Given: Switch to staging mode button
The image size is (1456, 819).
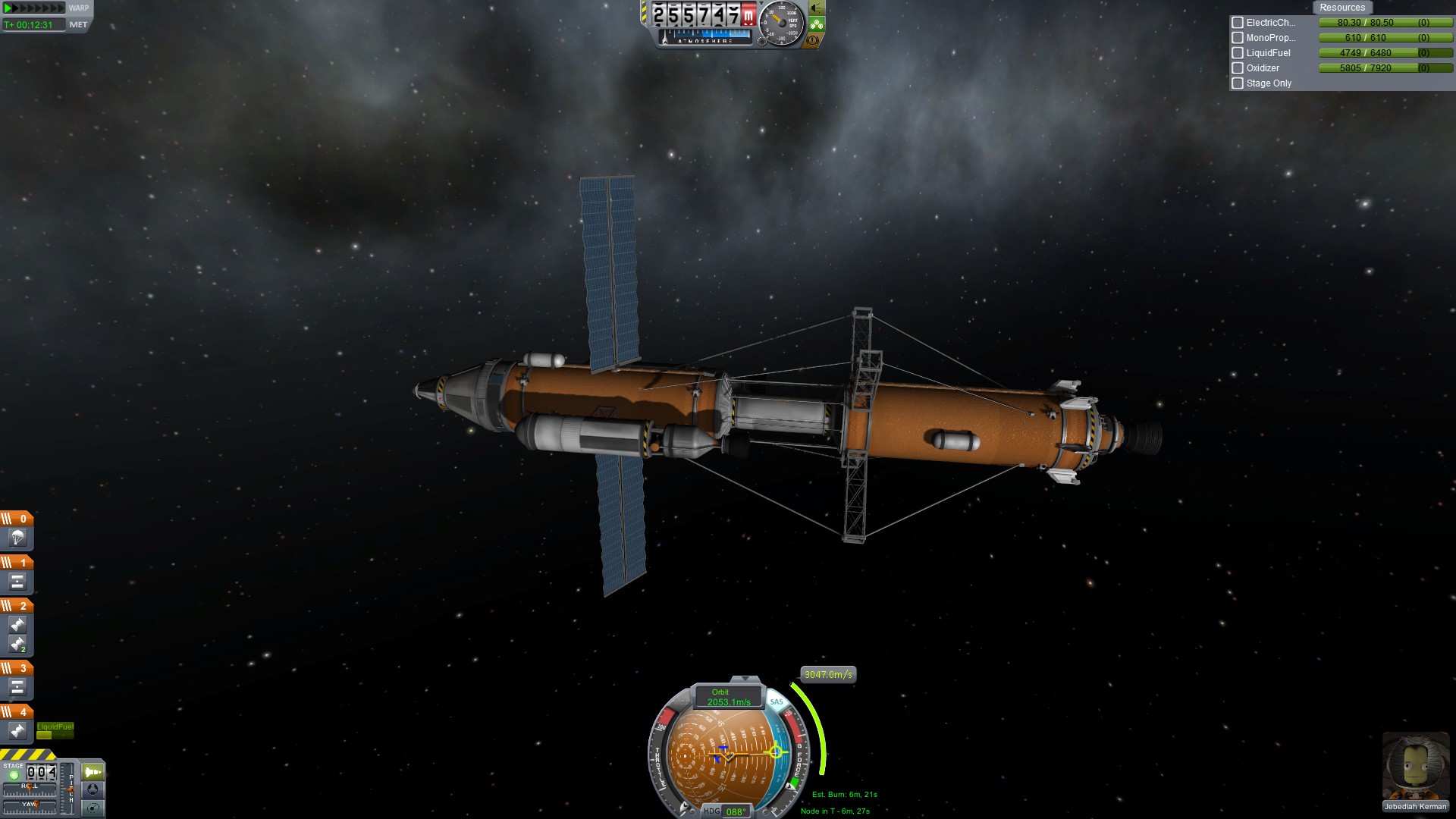Looking at the screenshot, I should click(x=93, y=772).
